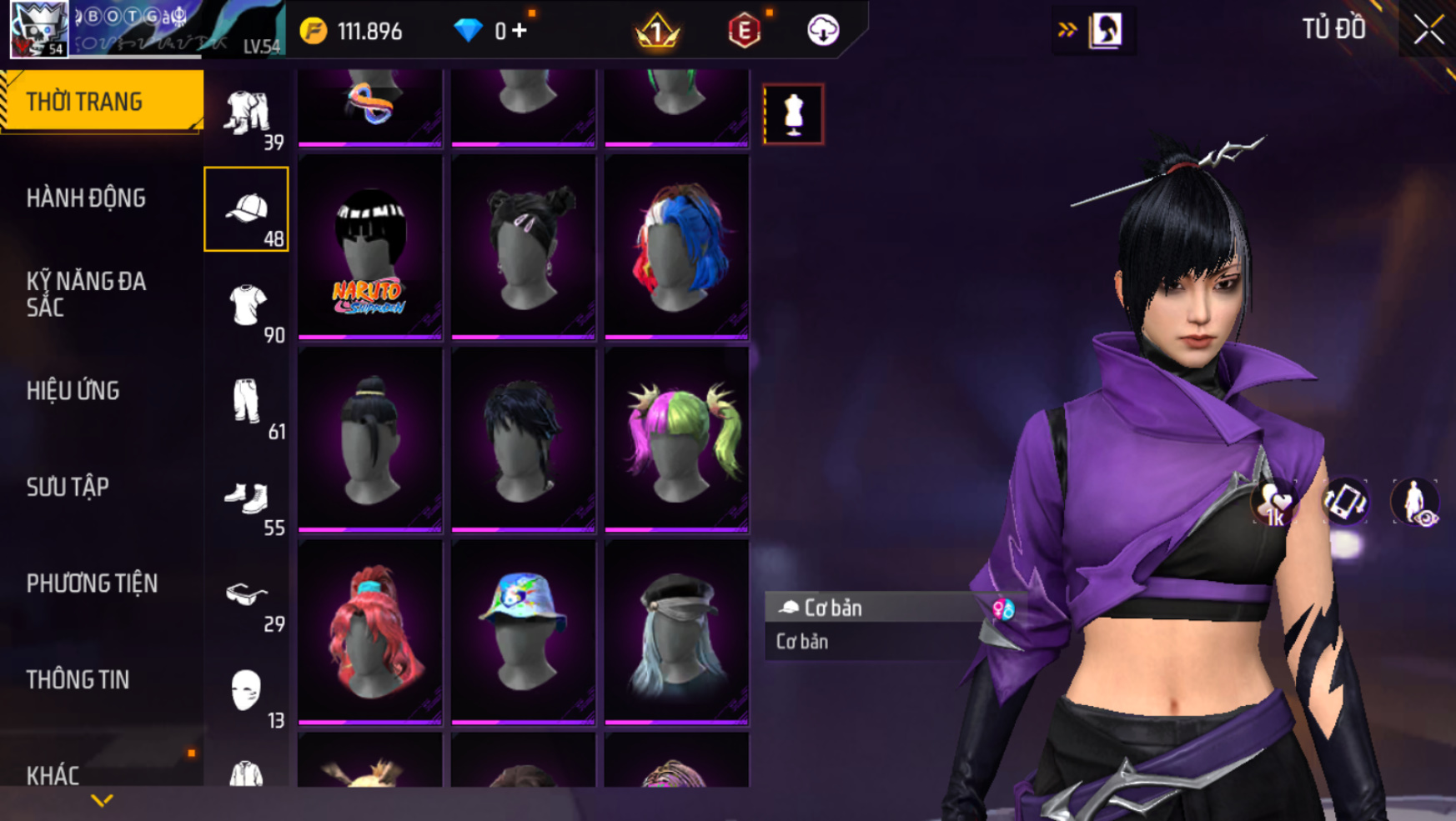Viewport: 1456px width, 821px height.
Task: Choose the red ponytail hairstyle
Action: [369, 632]
